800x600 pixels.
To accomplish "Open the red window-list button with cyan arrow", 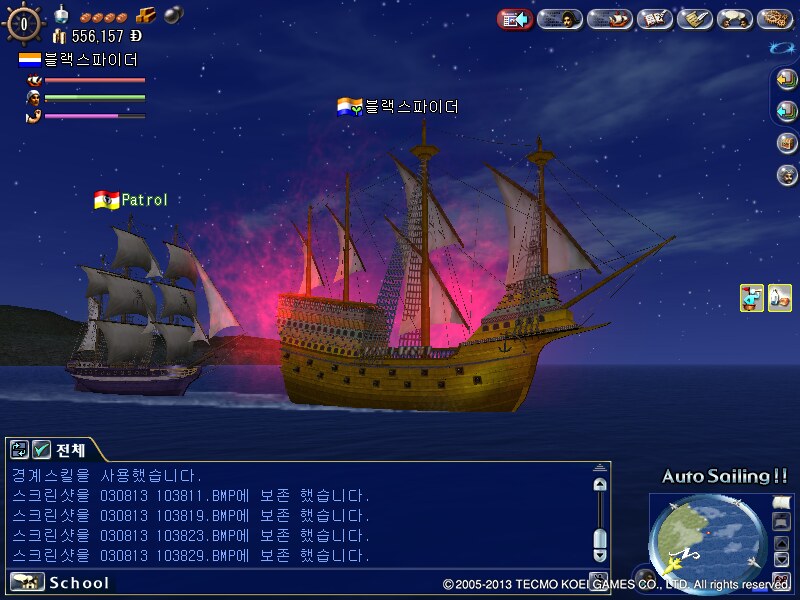I will click(x=515, y=19).
